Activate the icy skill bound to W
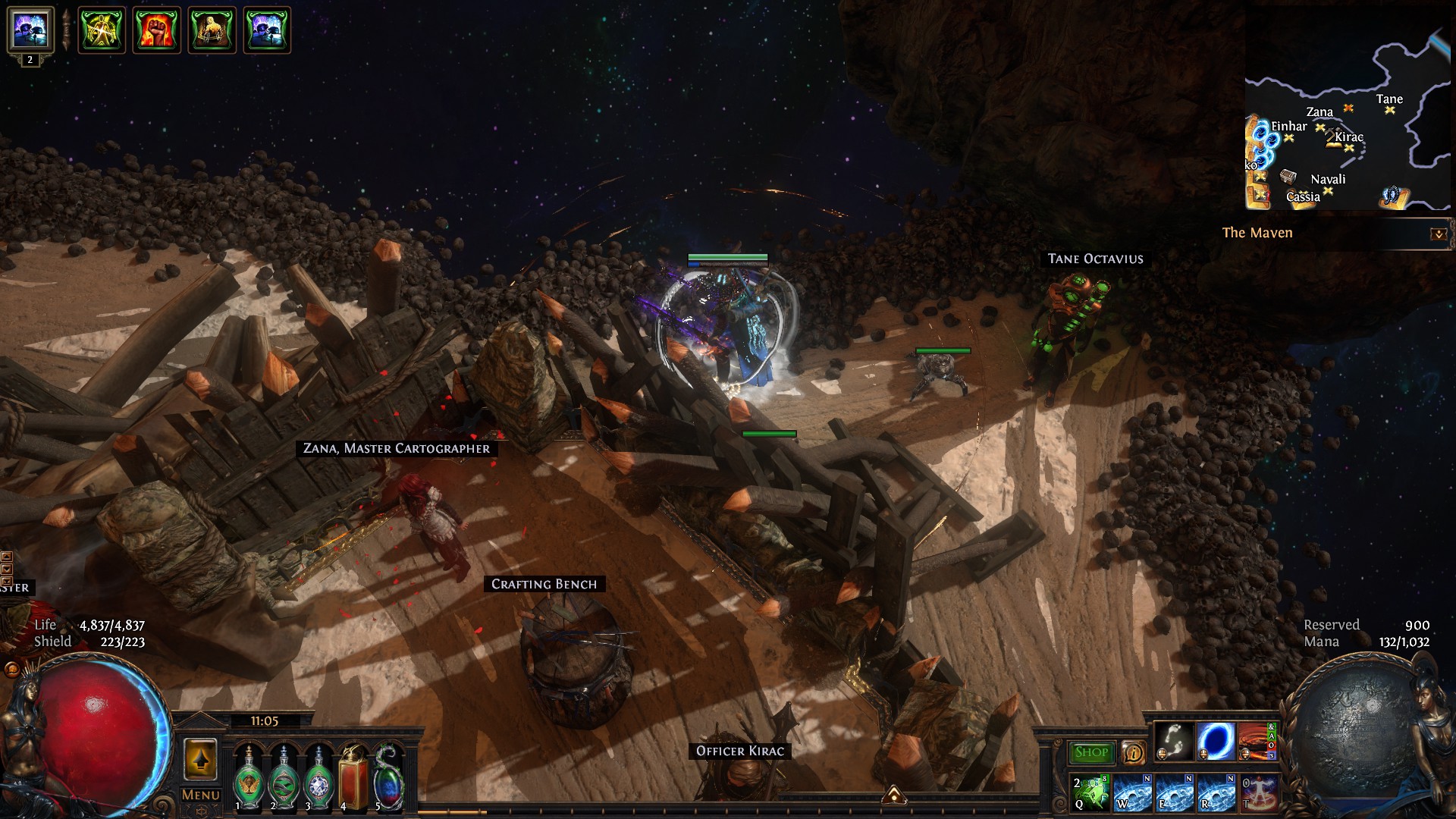The height and width of the screenshot is (819, 1456). click(1133, 792)
